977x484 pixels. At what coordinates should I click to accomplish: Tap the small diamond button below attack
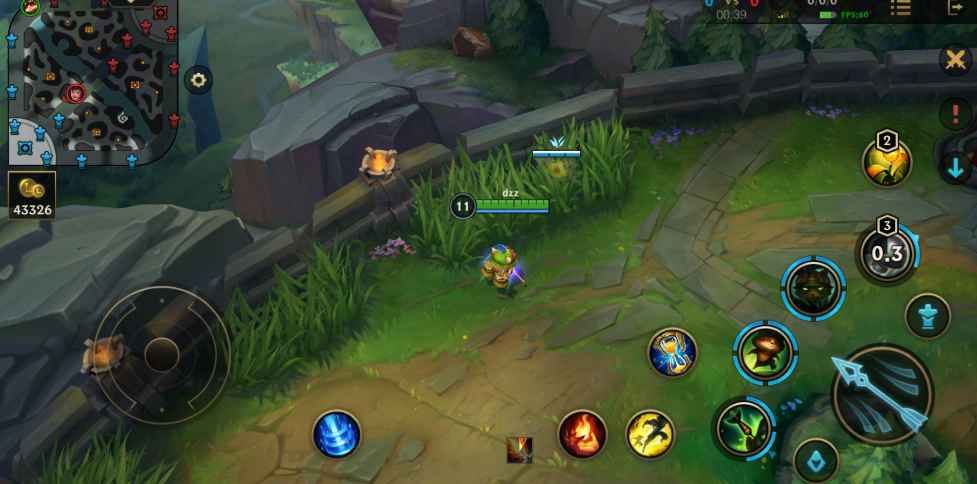click(x=816, y=461)
